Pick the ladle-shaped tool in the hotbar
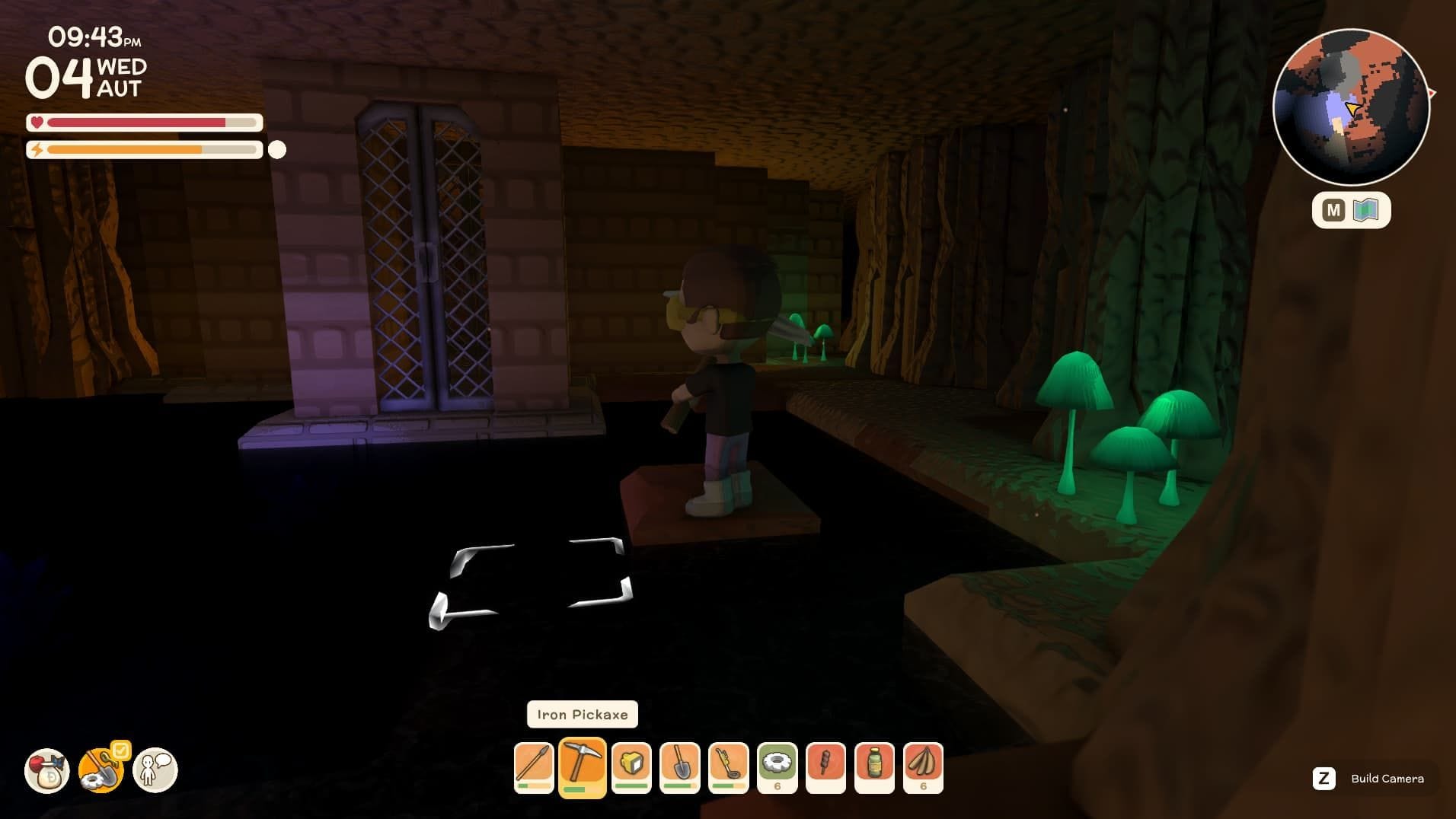This screenshot has height=819, width=1456. (729, 766)
